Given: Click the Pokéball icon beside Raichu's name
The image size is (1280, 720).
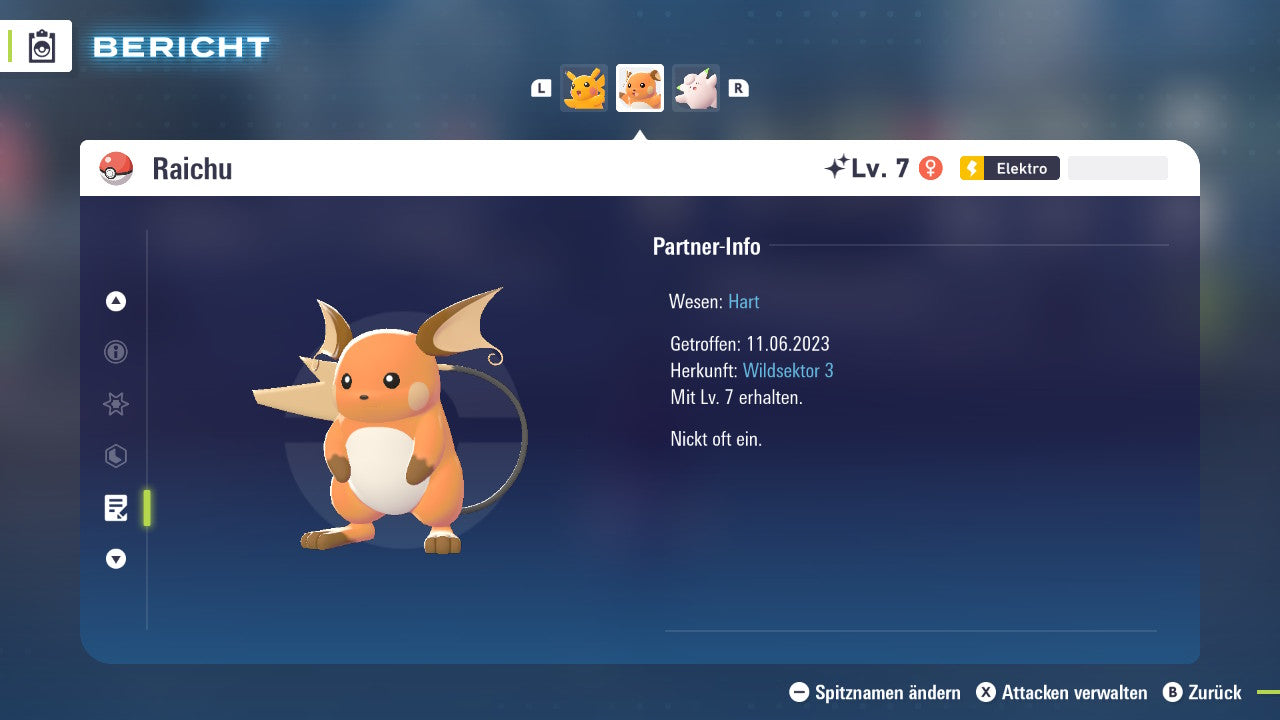Looking at the screenshot, I should 113,168.
